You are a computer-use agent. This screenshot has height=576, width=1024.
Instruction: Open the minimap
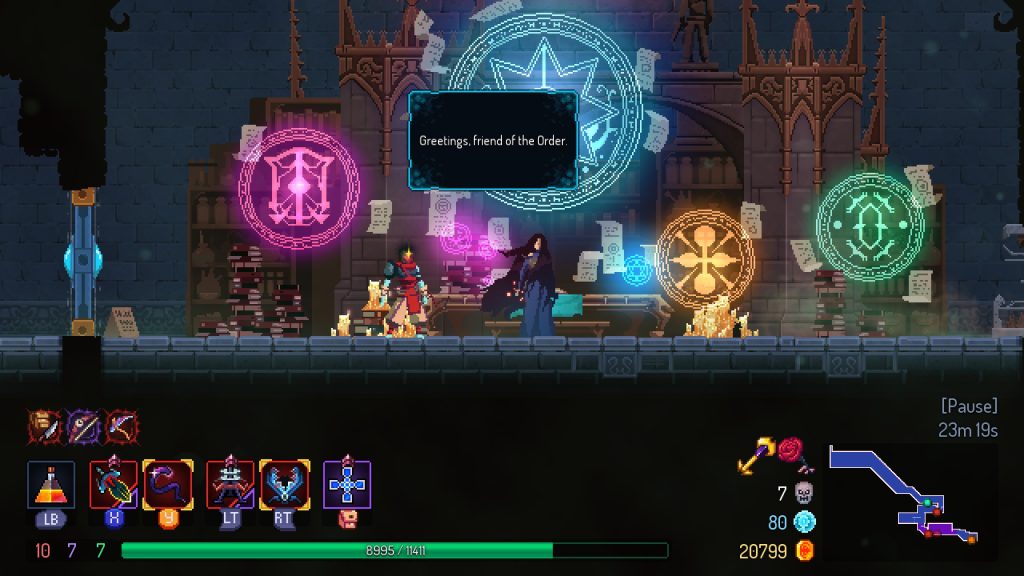[x=911, y=500]
